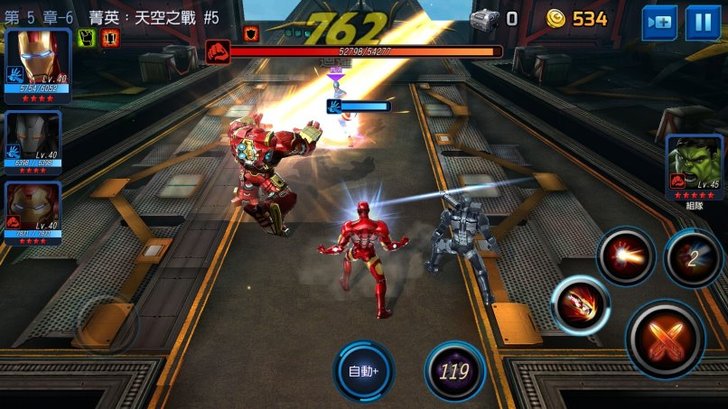The height and width of the screenshot is (409, 728).
Task: Tap the green fist buff icon
Action: tap(86, 37)
